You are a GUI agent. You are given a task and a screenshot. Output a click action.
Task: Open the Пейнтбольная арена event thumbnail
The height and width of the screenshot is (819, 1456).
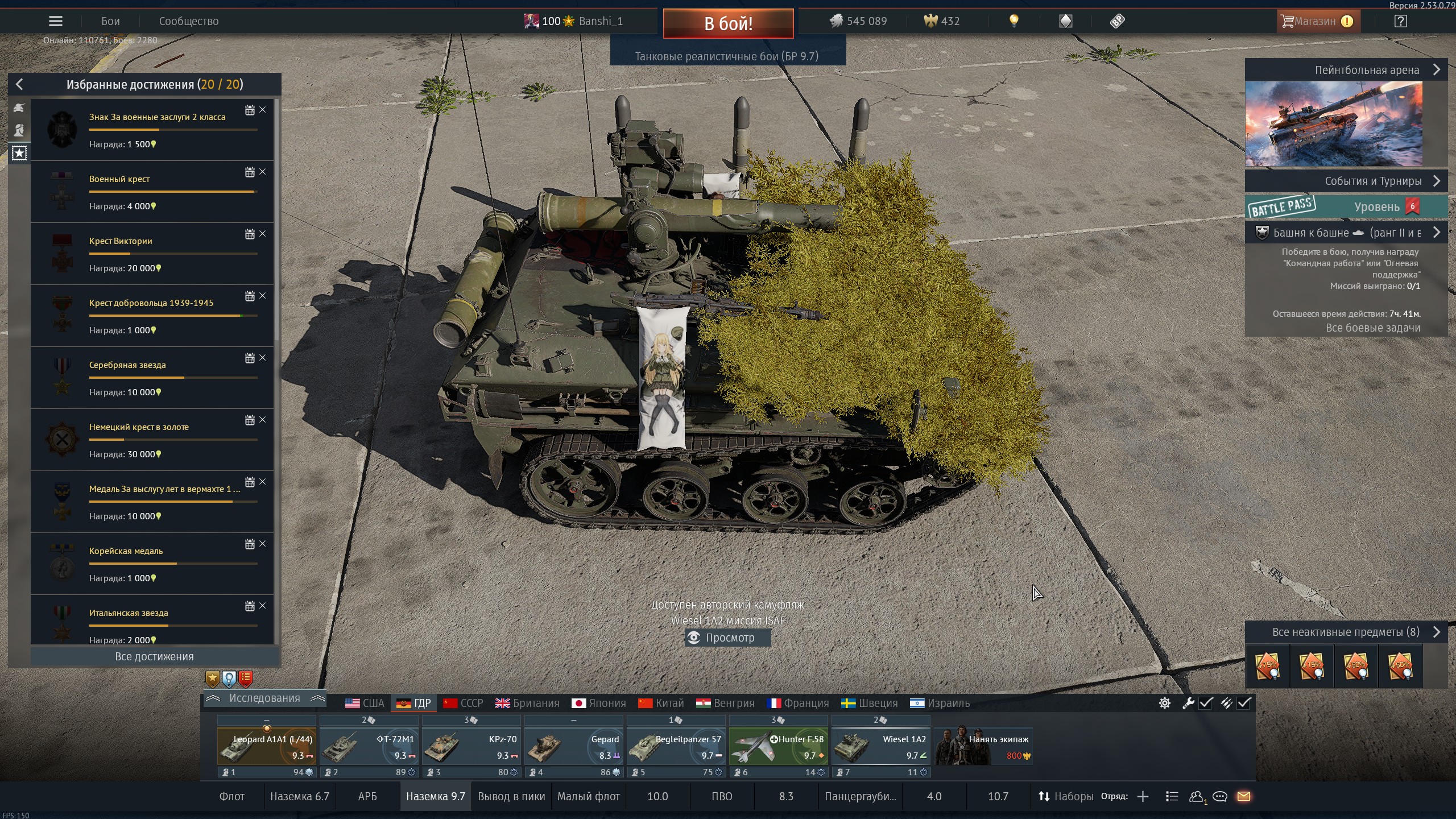[1334, 123]
